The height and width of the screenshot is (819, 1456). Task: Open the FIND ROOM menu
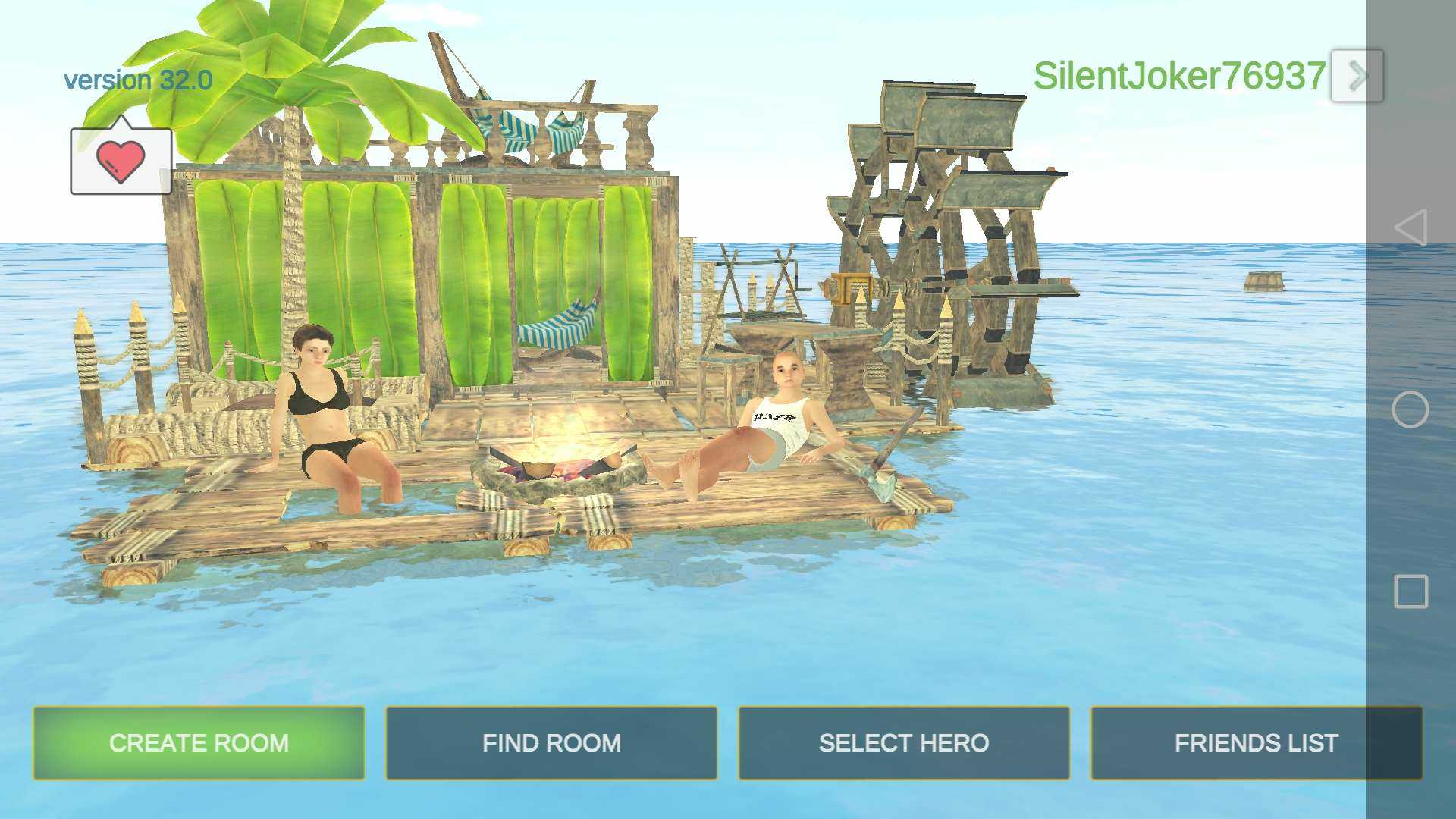551,742
